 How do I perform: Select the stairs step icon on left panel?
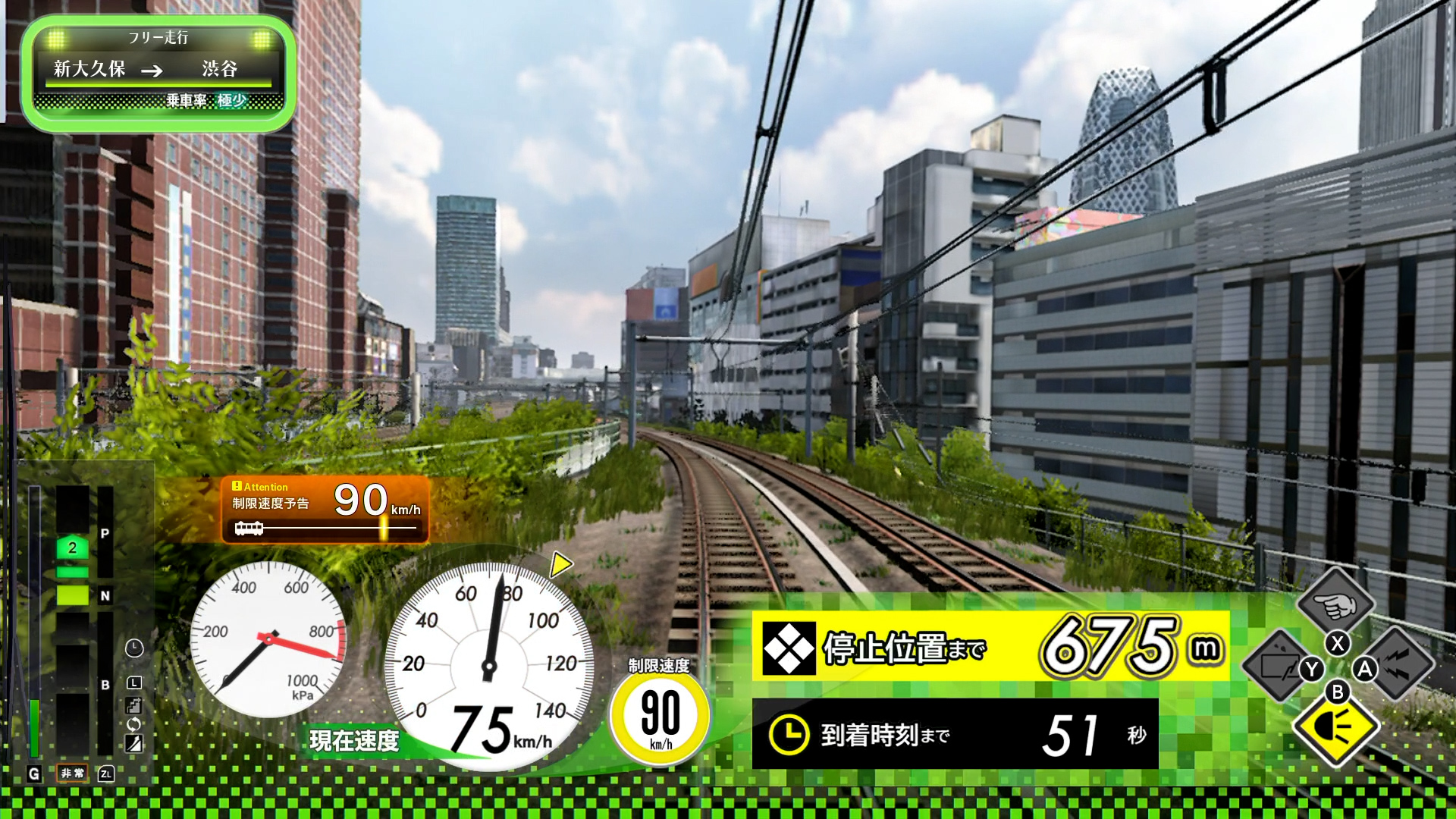pos(133,704)
